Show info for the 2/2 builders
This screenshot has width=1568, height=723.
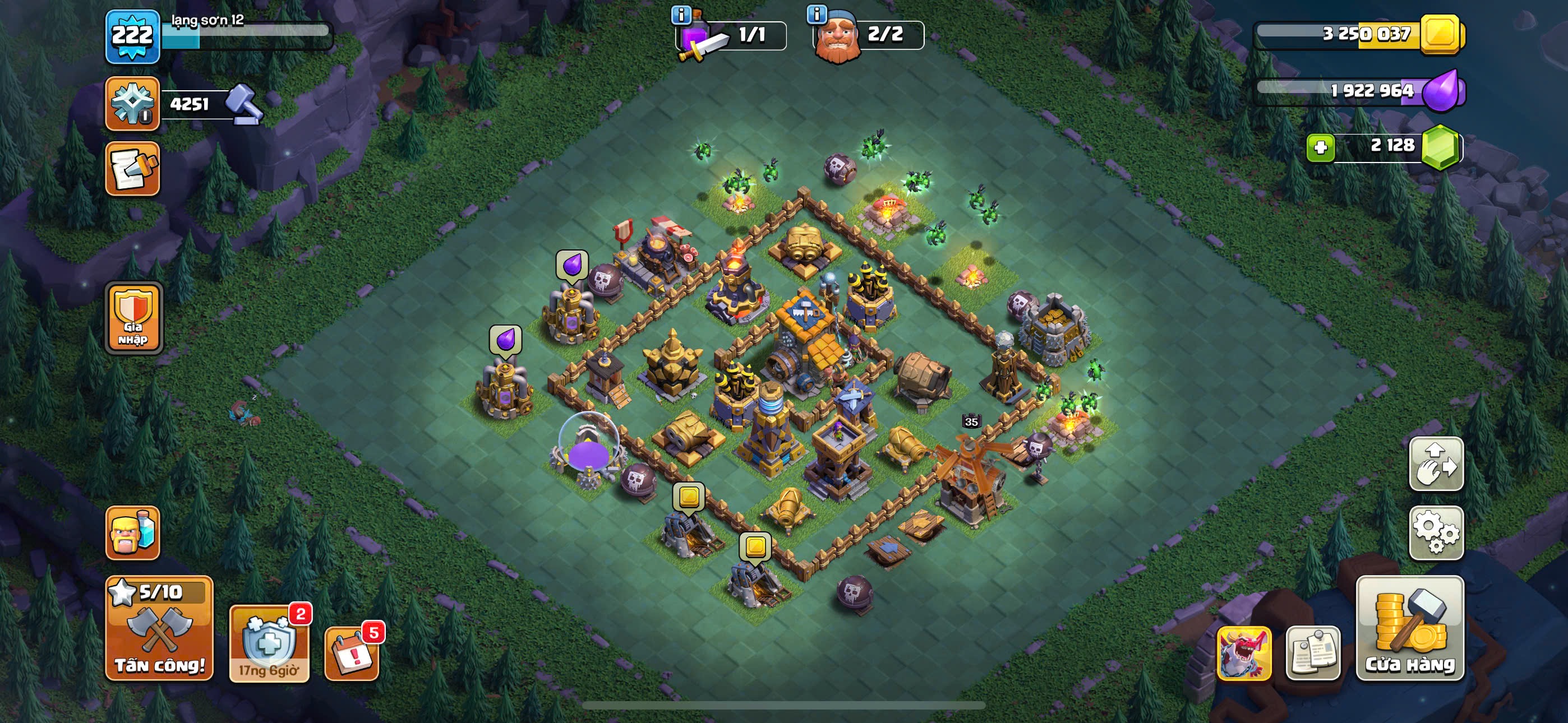pos(817,14)
